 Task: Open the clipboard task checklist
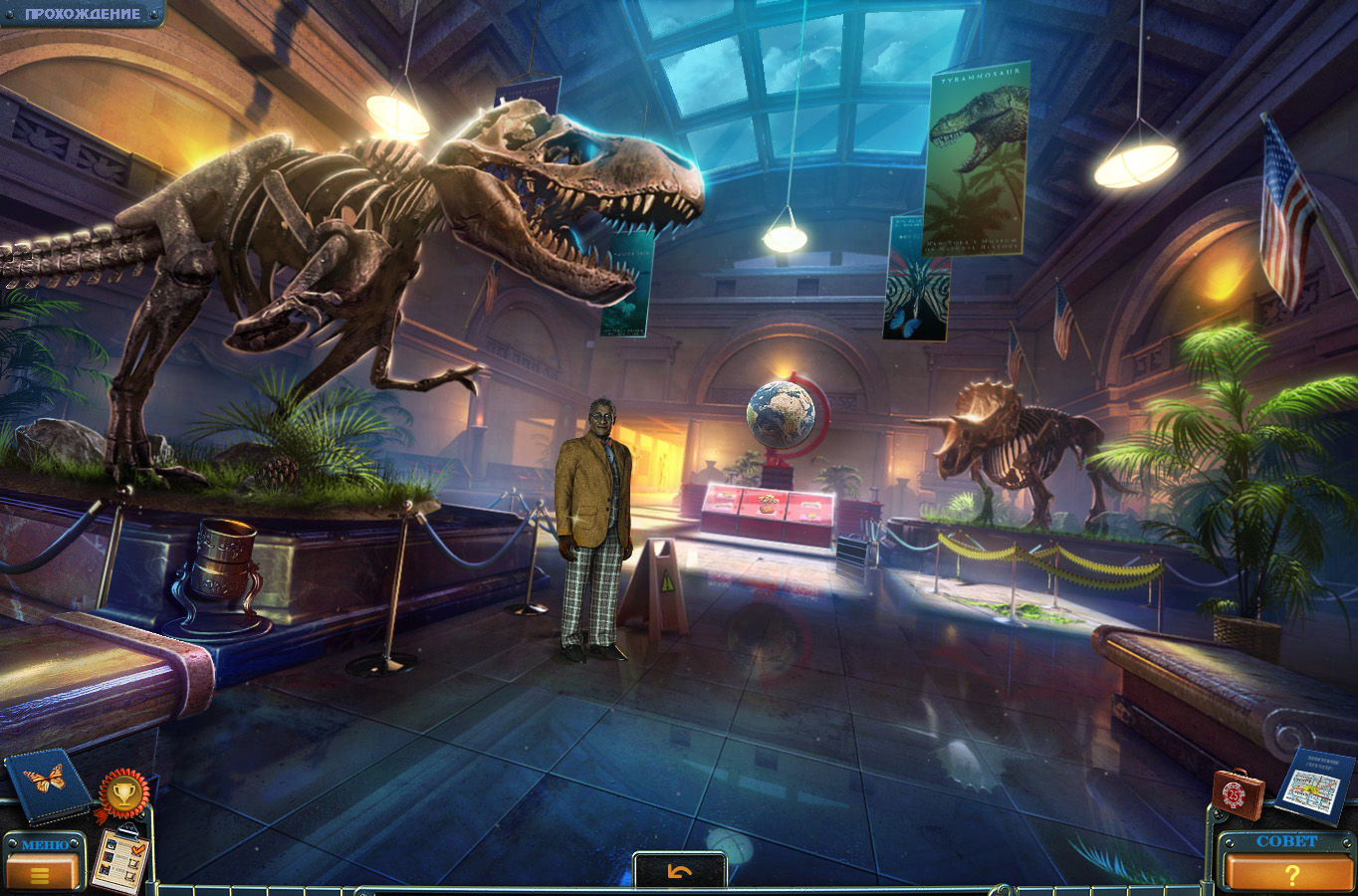(119, 859)
